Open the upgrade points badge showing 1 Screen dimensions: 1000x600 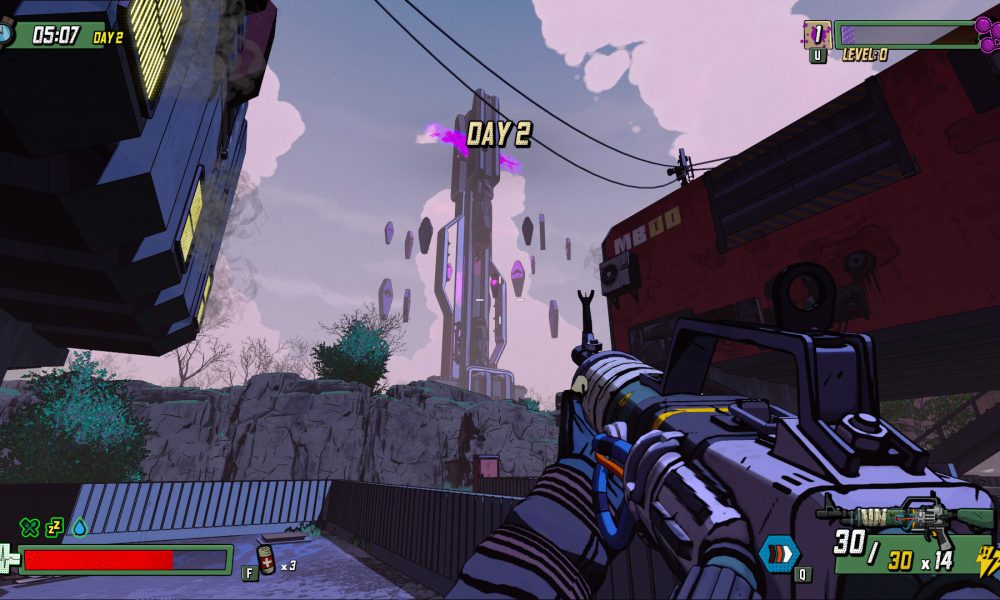click(818, 35)
